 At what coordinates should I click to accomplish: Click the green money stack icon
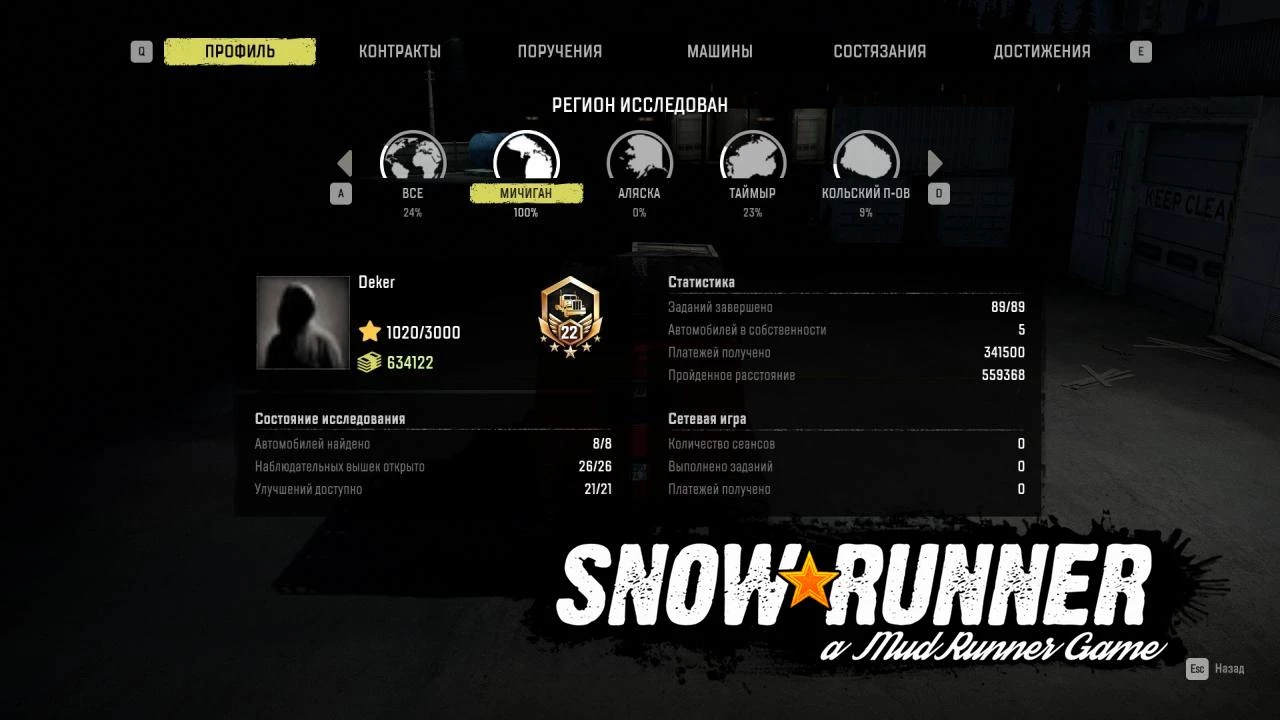(x=369, y=362)
